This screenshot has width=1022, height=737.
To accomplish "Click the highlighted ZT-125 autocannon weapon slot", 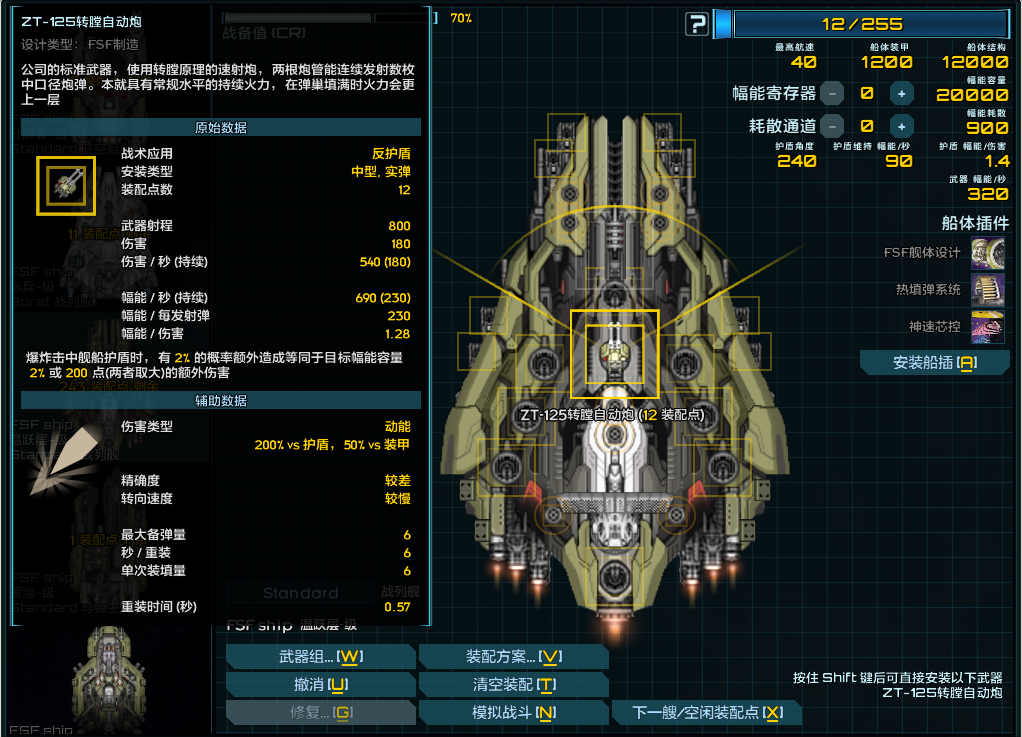I will pyautogui.click(x=614, y=354).
